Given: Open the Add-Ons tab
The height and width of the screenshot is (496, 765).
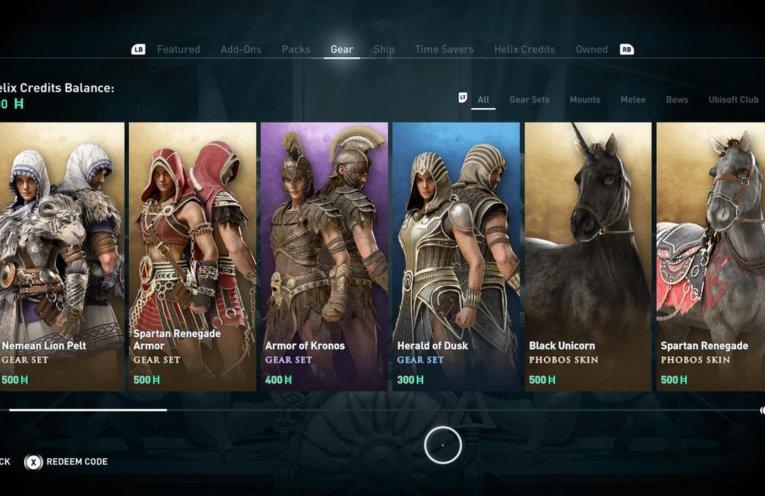Looking at the screenshot, I should pos(241,49).
